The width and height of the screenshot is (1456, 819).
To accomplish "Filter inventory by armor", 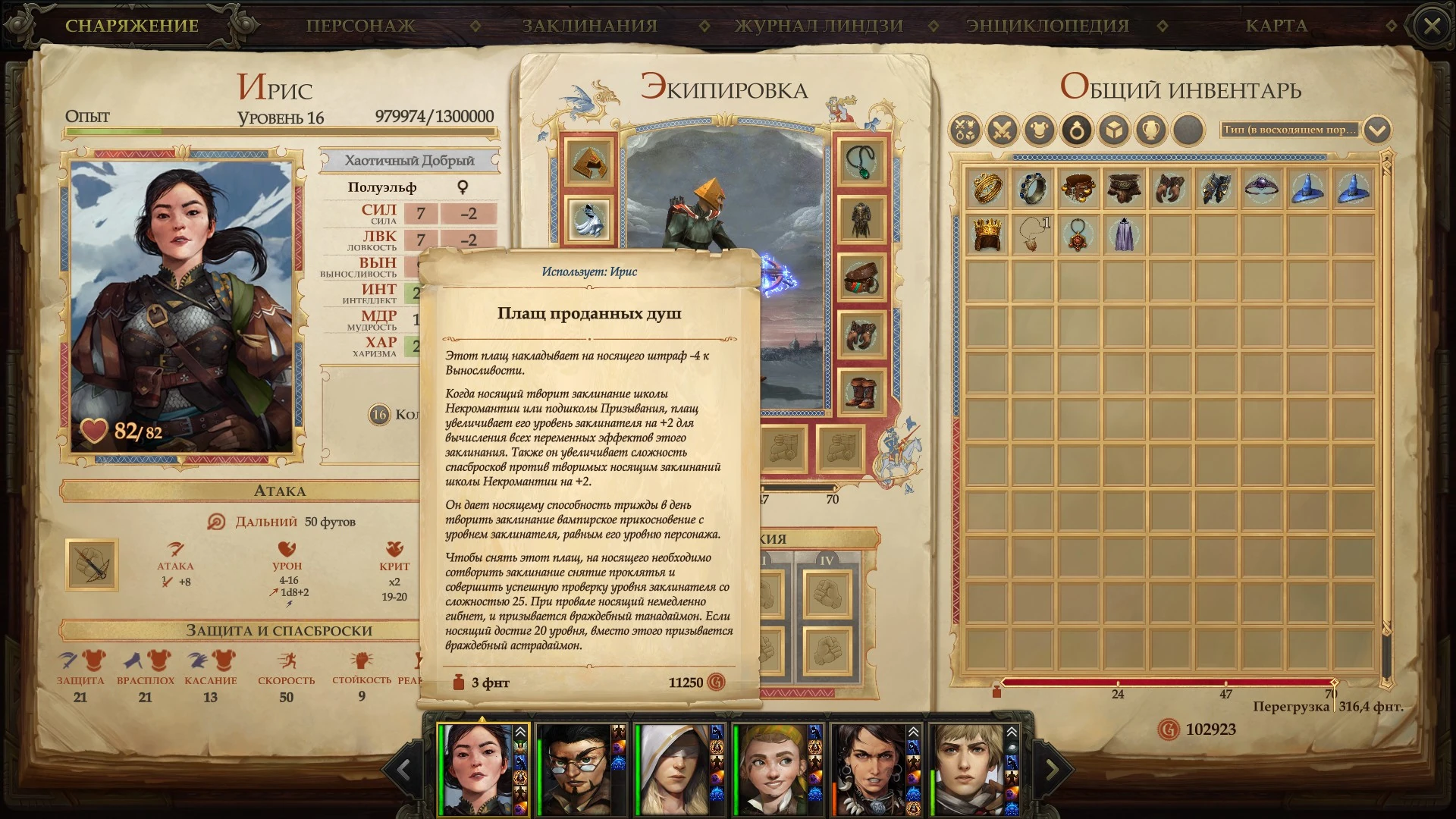I will pos(1039,130).
